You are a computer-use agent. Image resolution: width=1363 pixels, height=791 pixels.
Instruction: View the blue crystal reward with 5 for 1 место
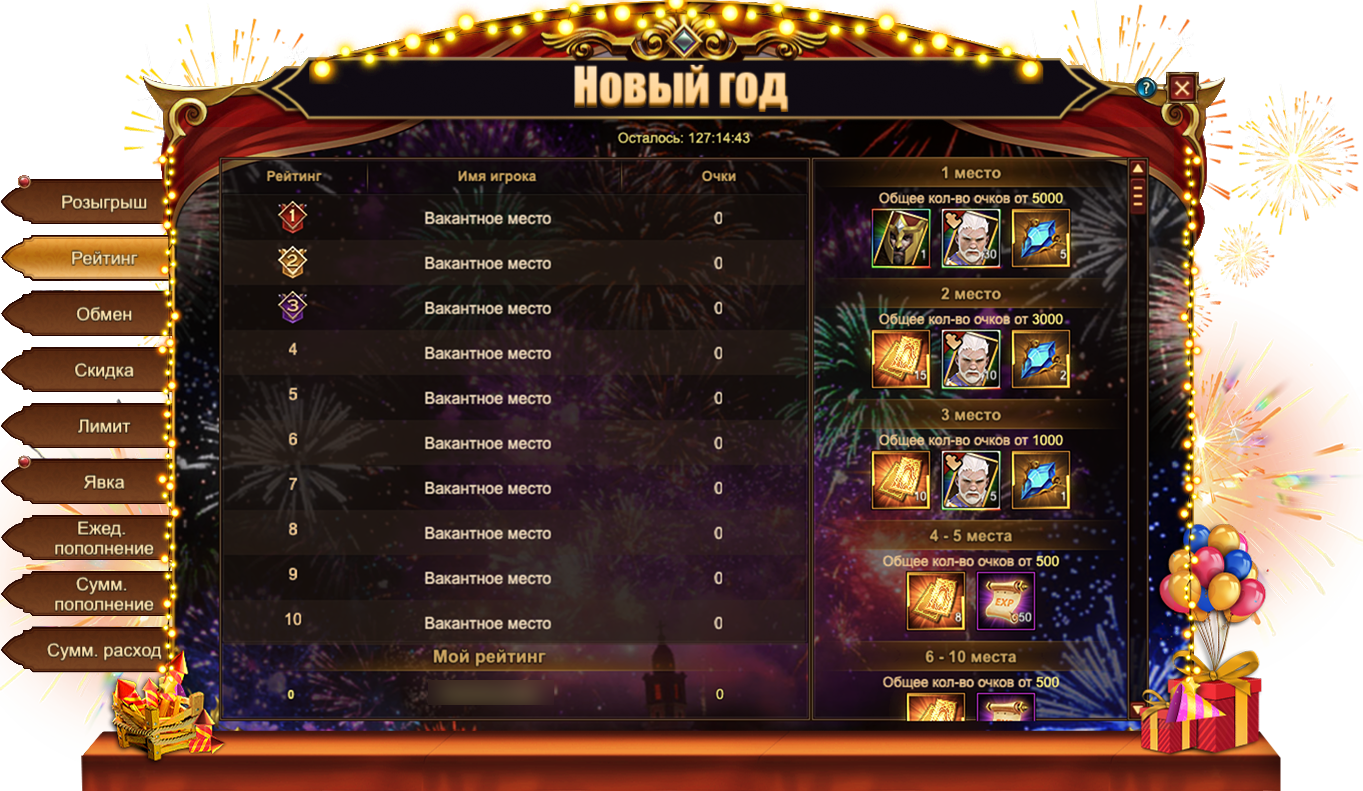(1040, 238)
